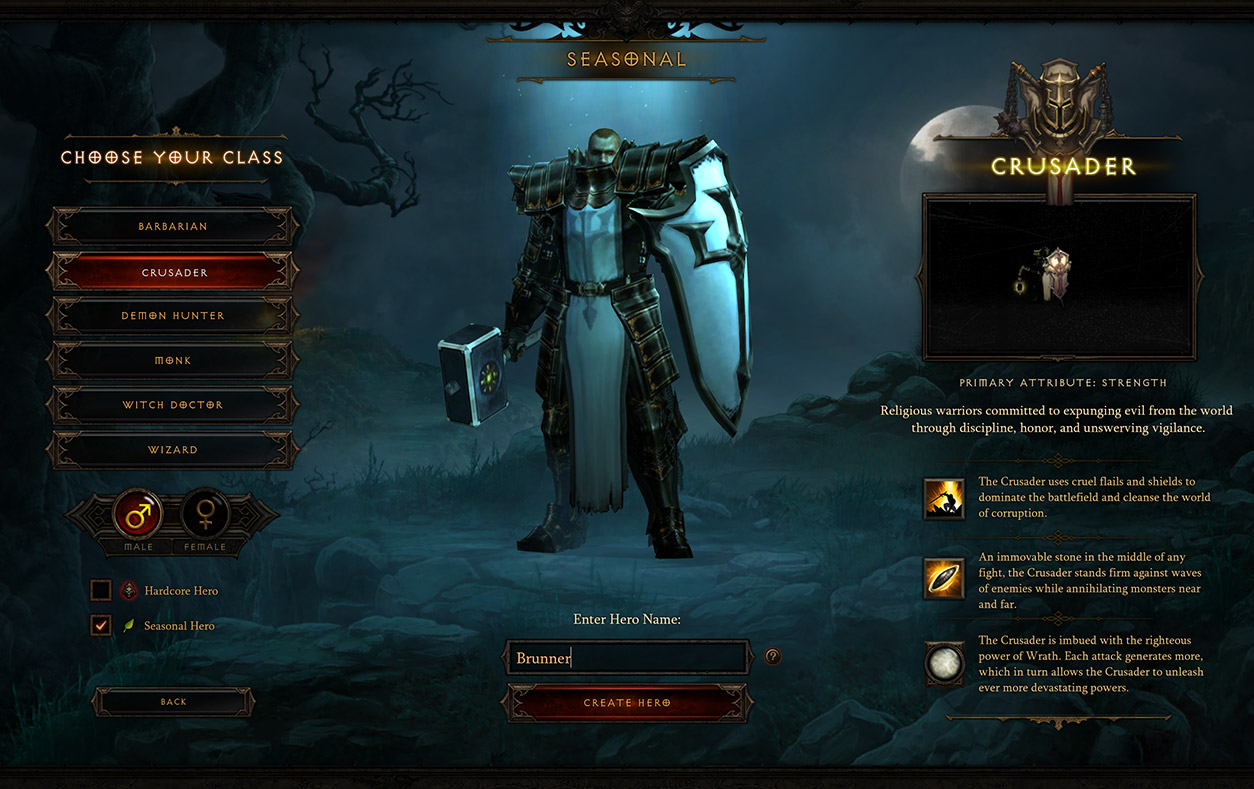
Task: Toggle the Hardcore Hero checkbox
Action: pos(101,591)
